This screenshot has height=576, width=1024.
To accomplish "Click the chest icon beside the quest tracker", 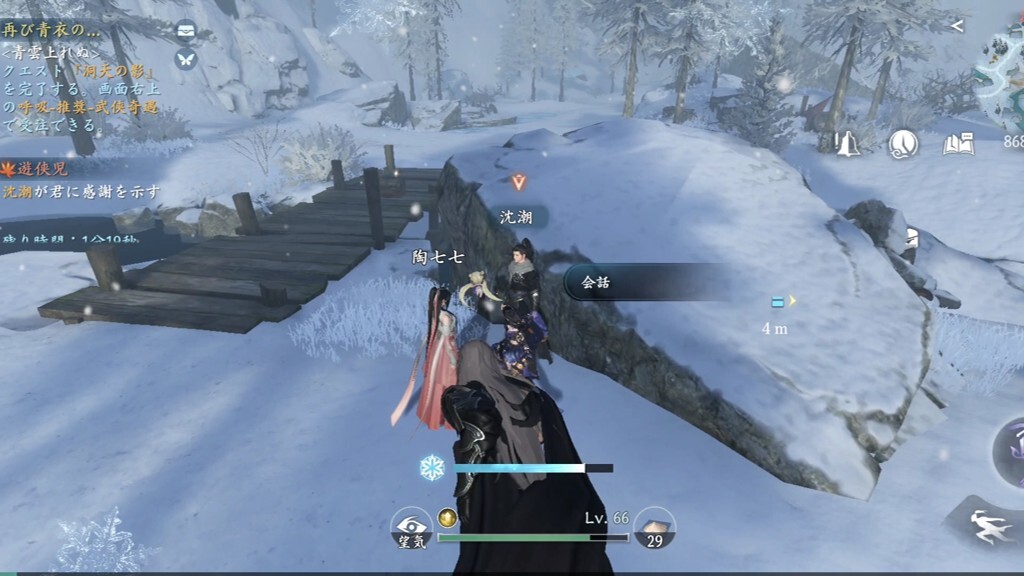I will (186, 30).
